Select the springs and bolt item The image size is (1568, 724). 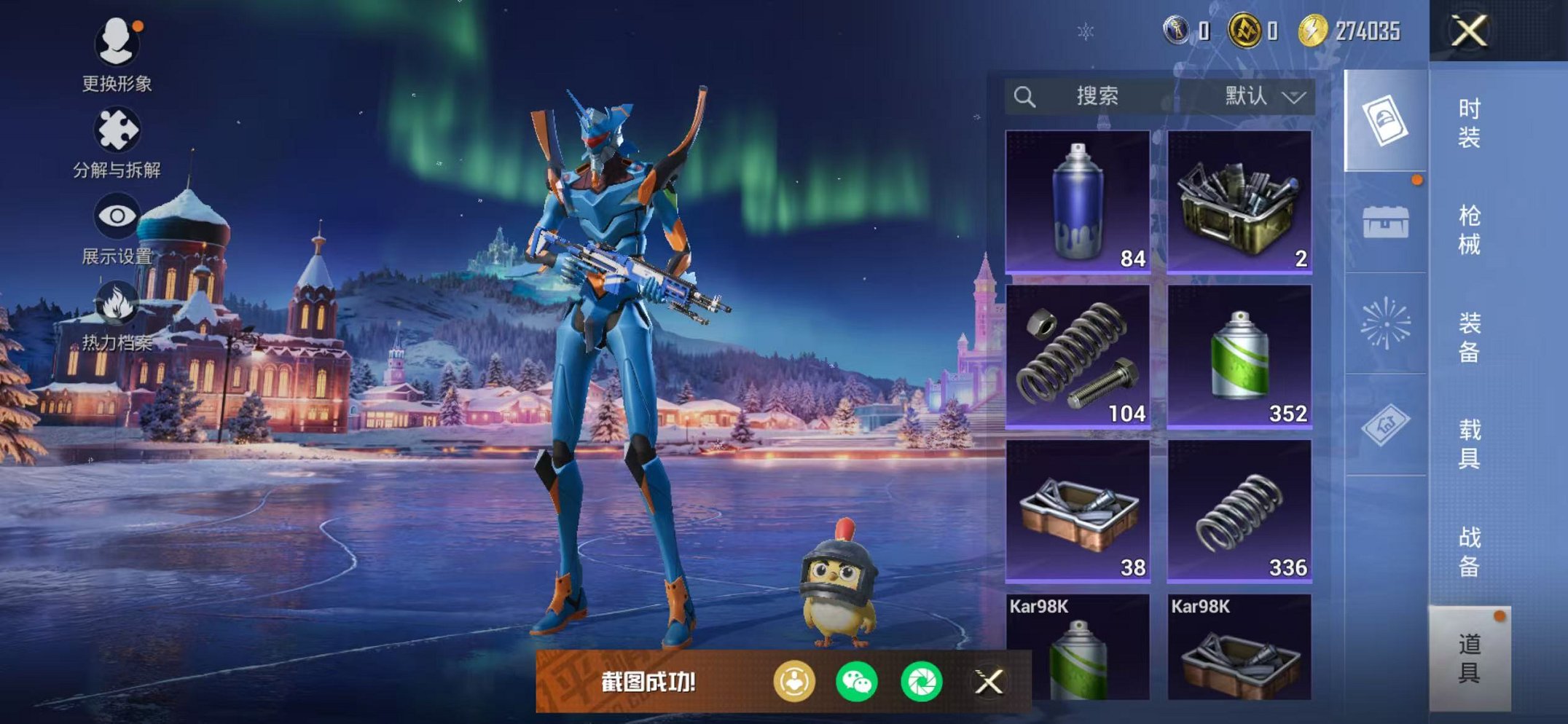coord(1078,356)
